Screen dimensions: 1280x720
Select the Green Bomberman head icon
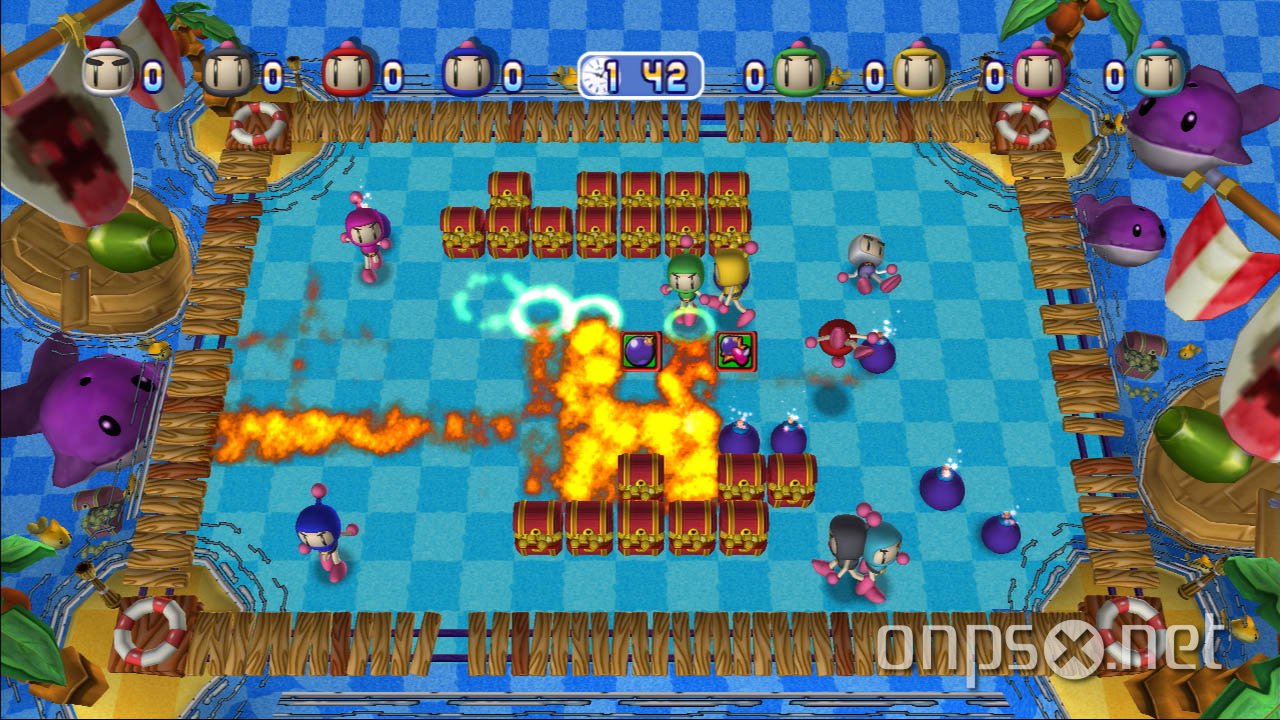tap(798, 70)
